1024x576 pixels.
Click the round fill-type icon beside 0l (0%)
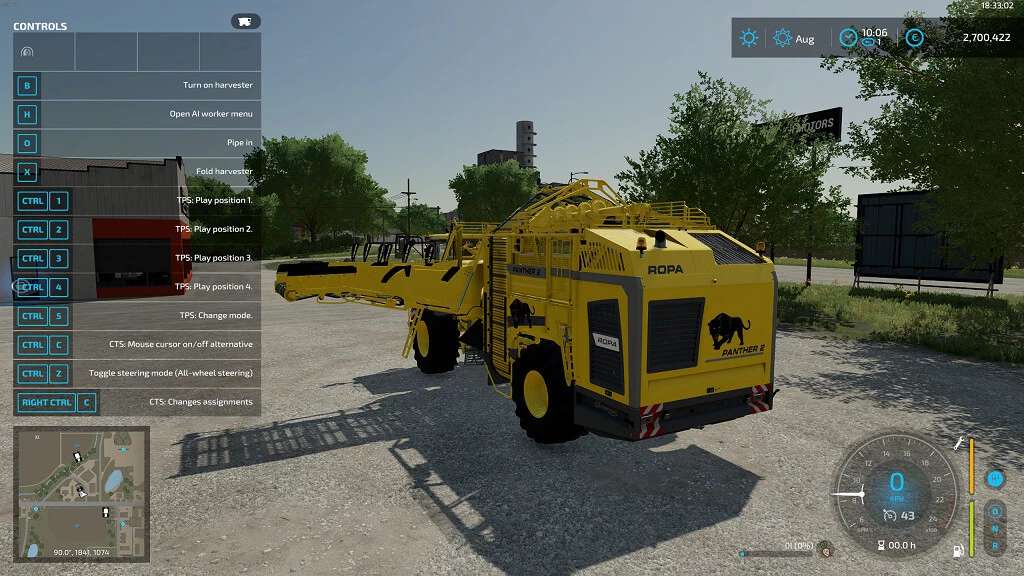pos(825,548)
